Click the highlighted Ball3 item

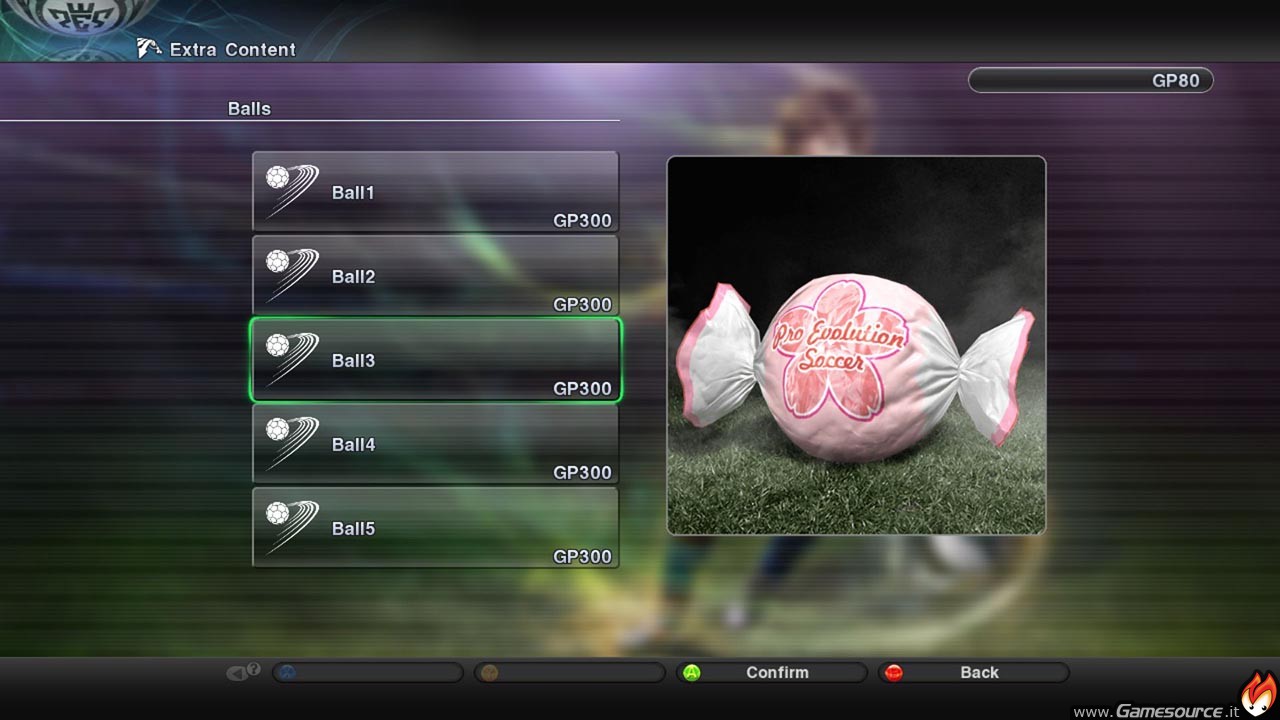tap(435, 360)
